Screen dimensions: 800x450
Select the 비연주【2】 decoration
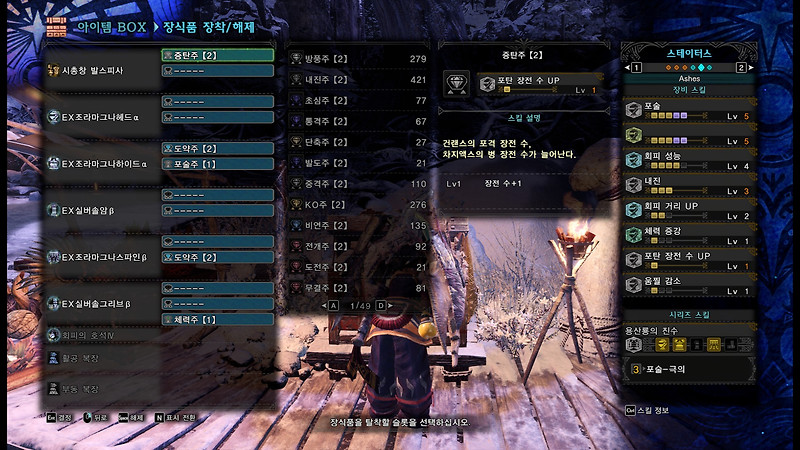359,226
